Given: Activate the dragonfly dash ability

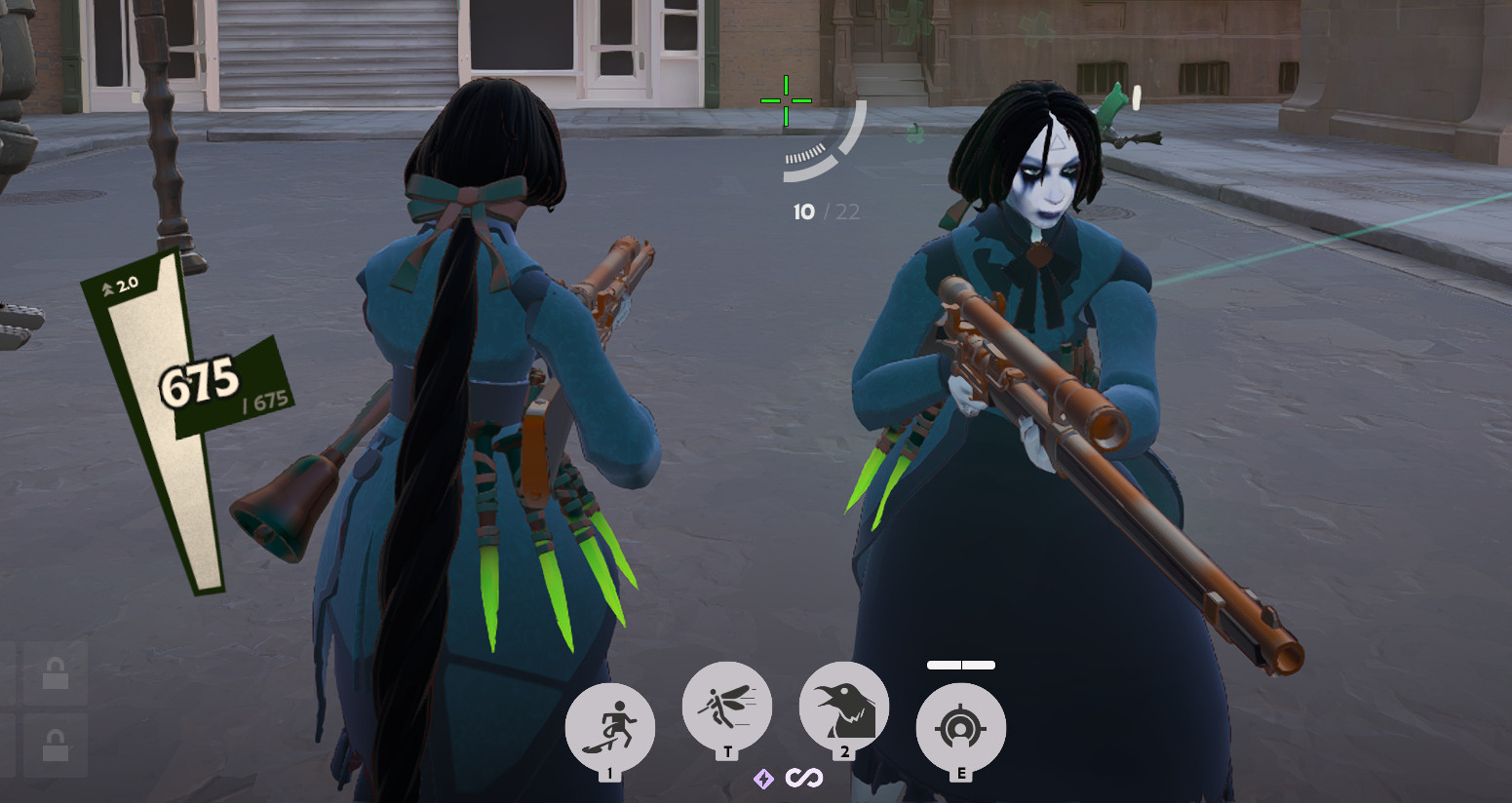Looking at the screenshot, I should pyautogui.click(x=726, y=706).
